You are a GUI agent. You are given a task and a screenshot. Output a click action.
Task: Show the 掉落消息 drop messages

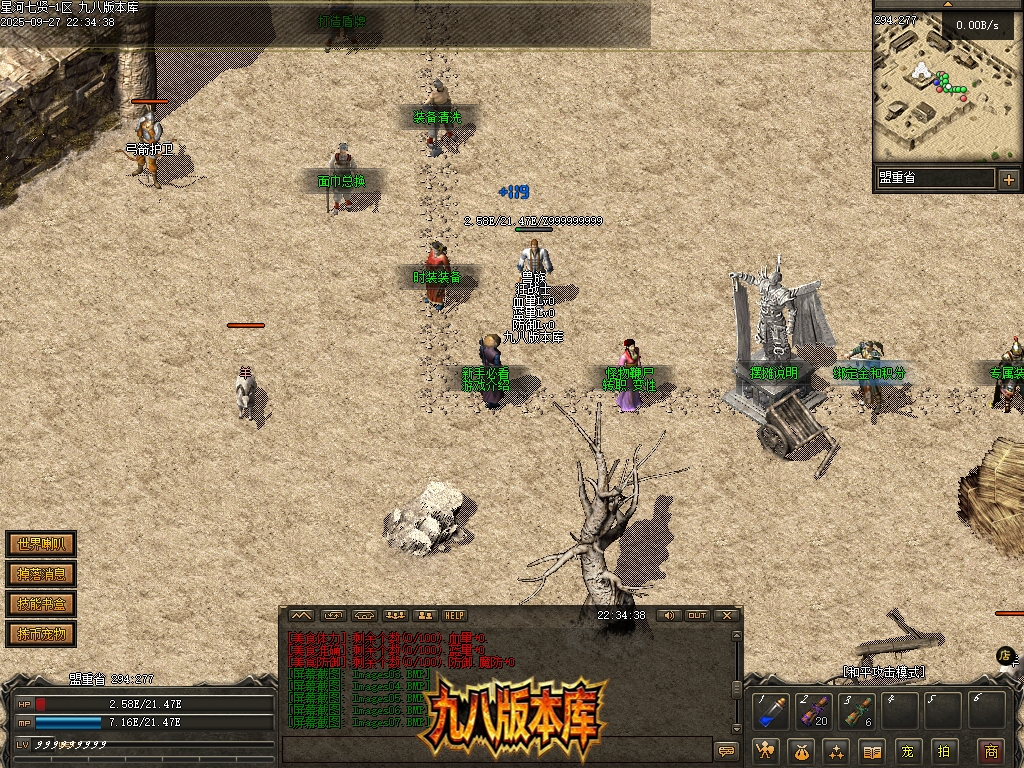click(41, 575)
